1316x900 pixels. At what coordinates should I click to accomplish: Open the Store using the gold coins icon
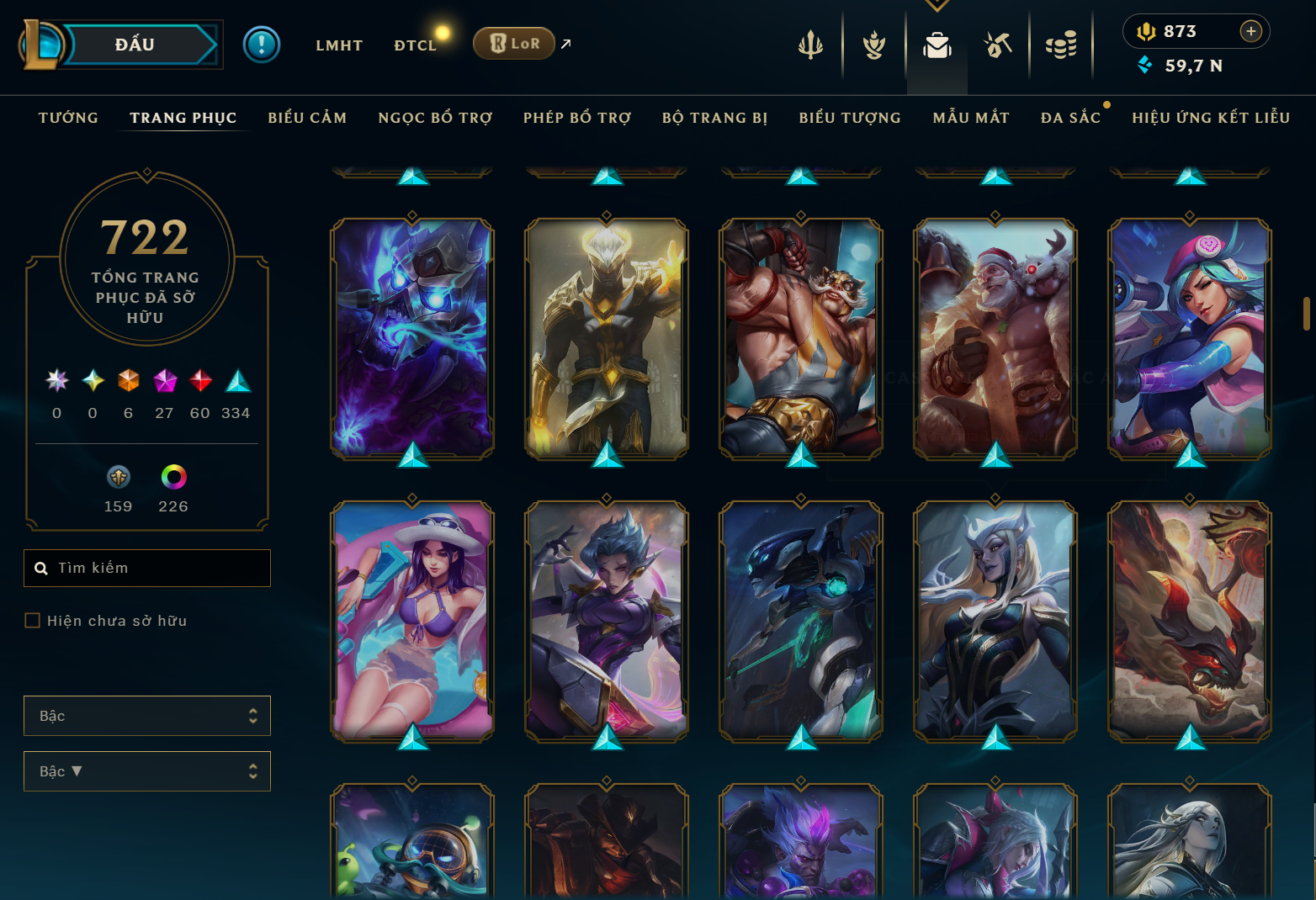tap(1061, 46)
